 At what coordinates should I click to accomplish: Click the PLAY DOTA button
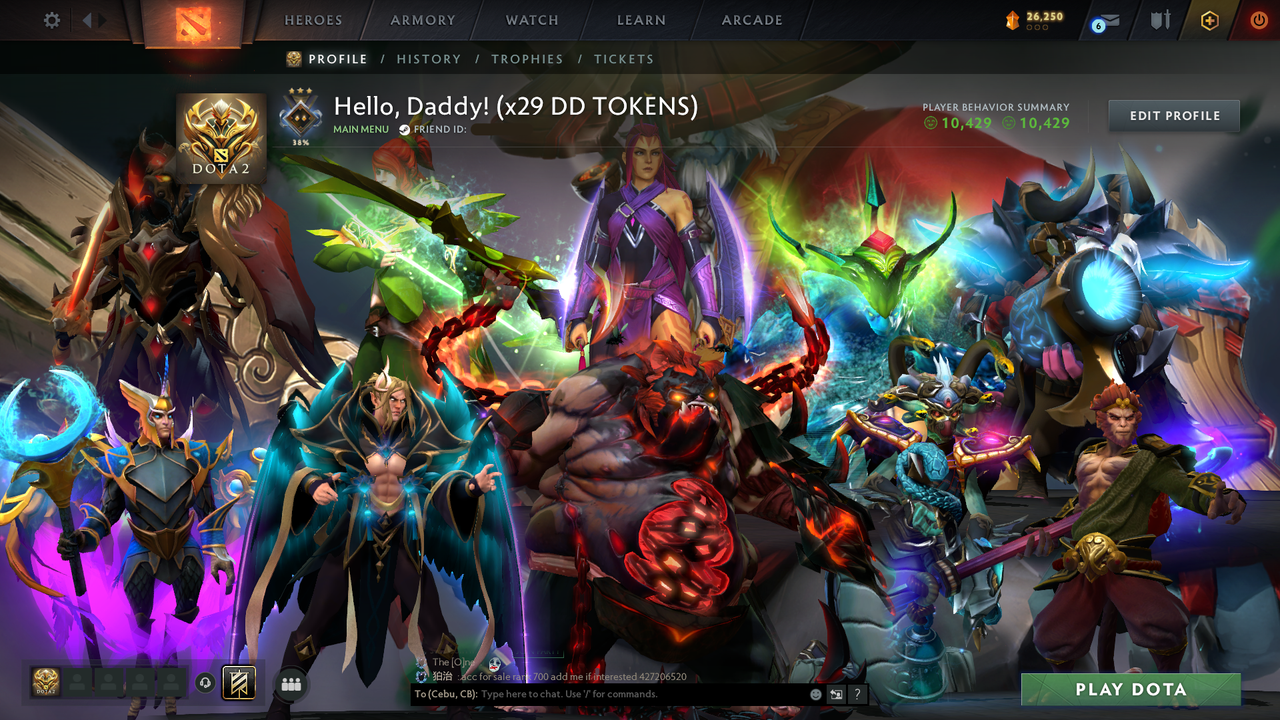coord(1133,689)
